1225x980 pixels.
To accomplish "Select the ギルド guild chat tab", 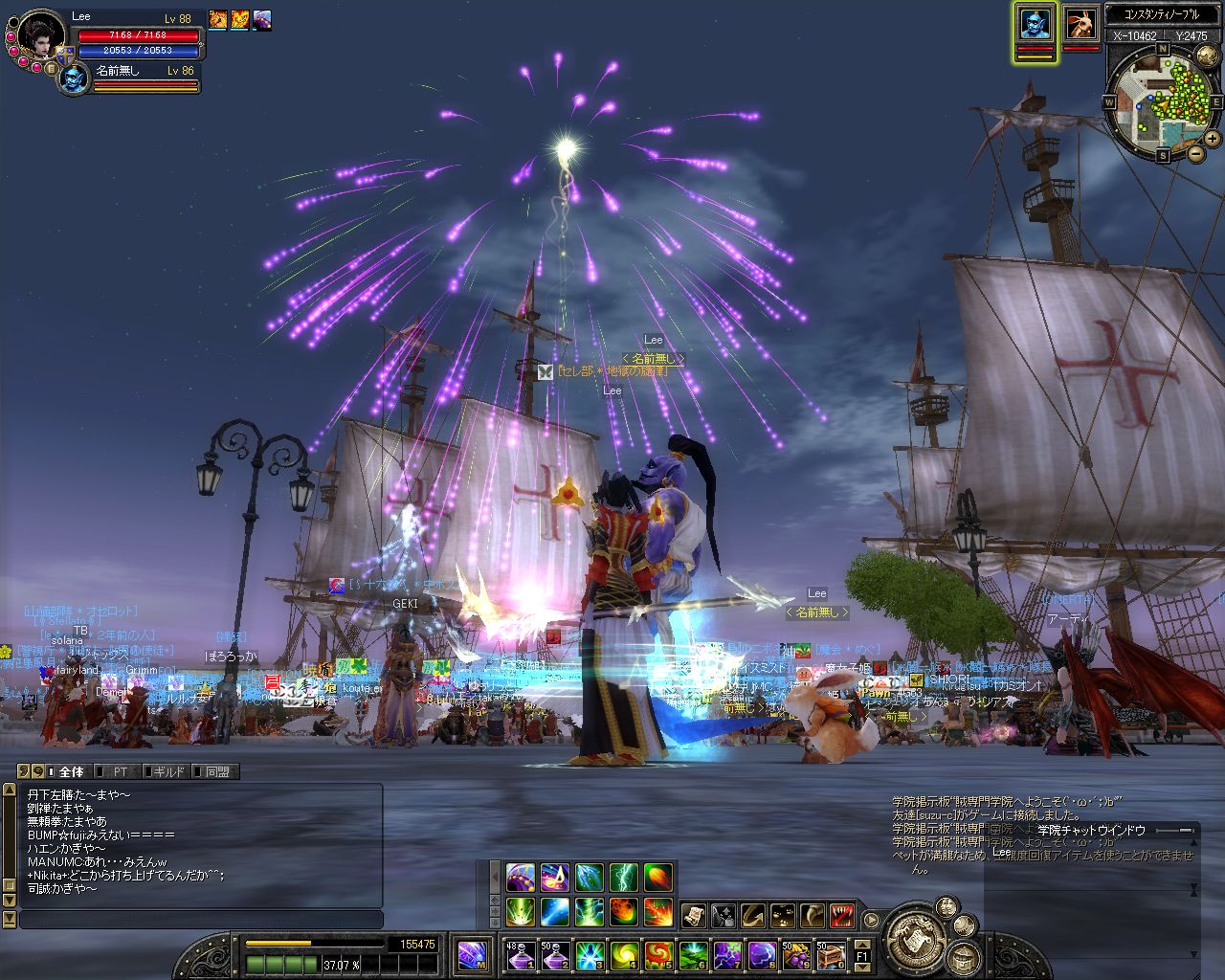I will (167, 771).
